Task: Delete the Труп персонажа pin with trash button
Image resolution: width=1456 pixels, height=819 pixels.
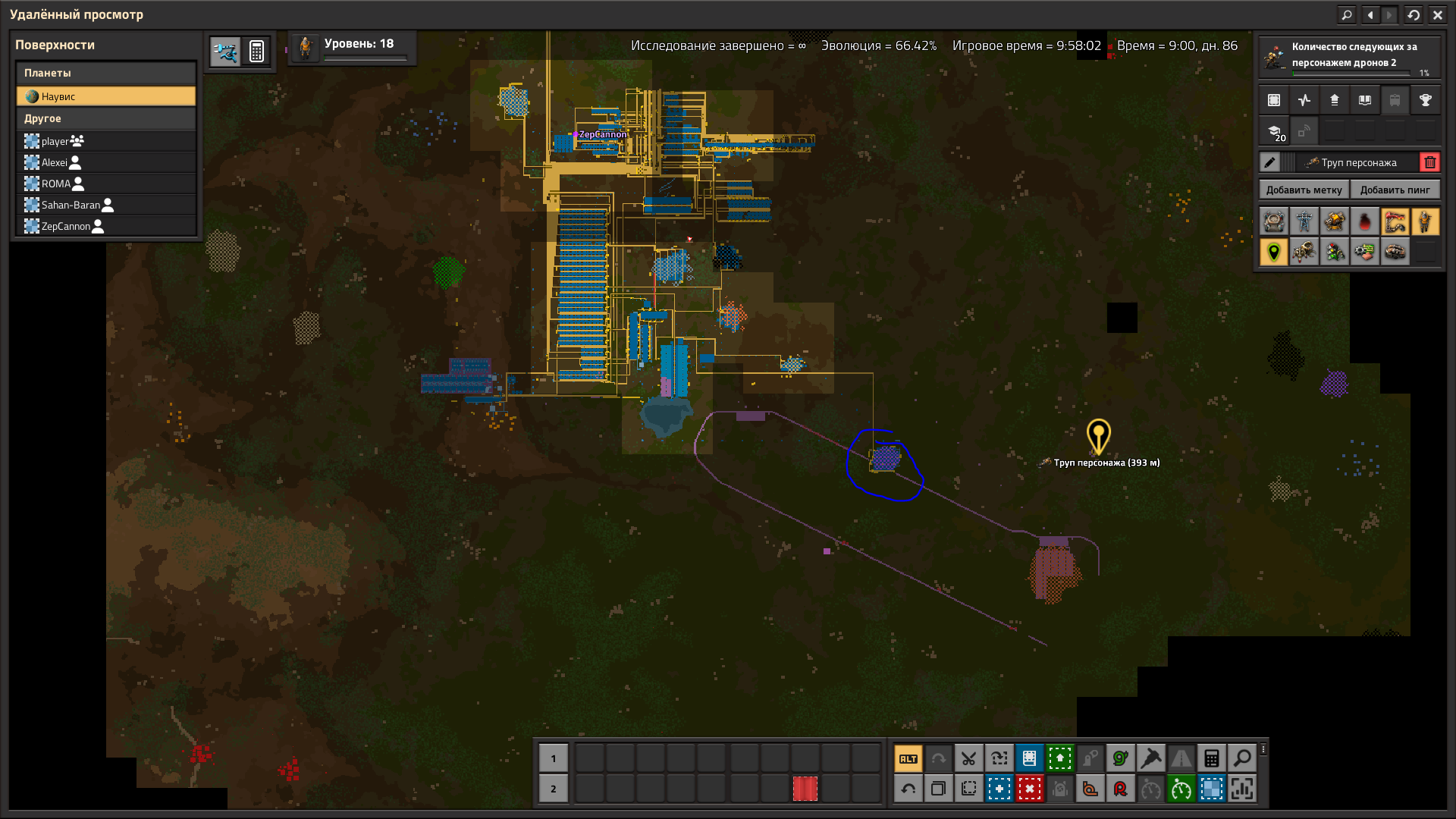Action: 1429,162
